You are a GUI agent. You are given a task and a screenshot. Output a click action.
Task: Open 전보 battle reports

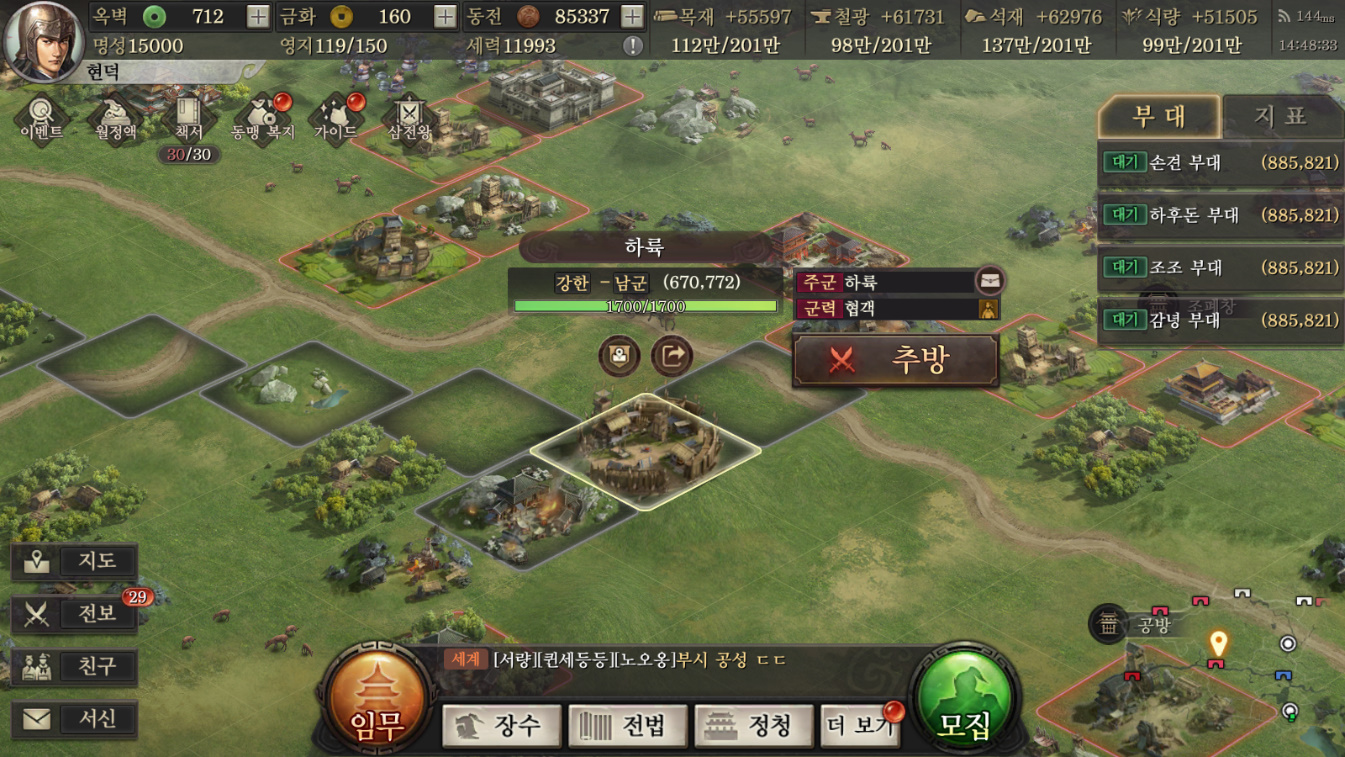76,613
